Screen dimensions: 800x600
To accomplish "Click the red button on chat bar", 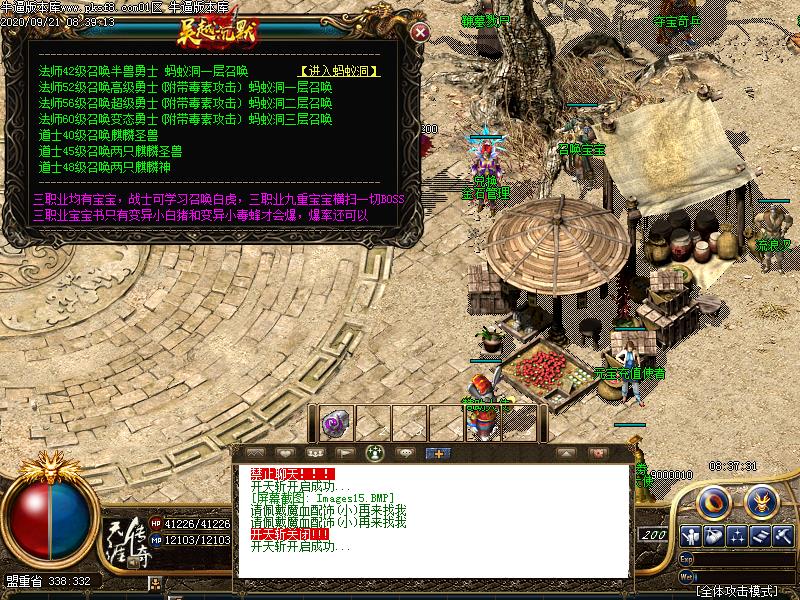I will (x=597, y=453).
